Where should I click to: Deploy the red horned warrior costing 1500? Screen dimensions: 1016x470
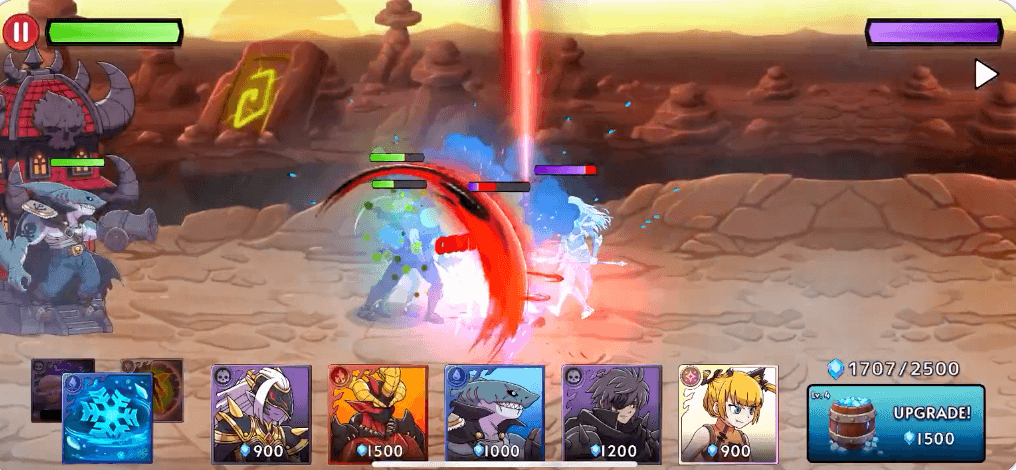[x=378, y=412]
